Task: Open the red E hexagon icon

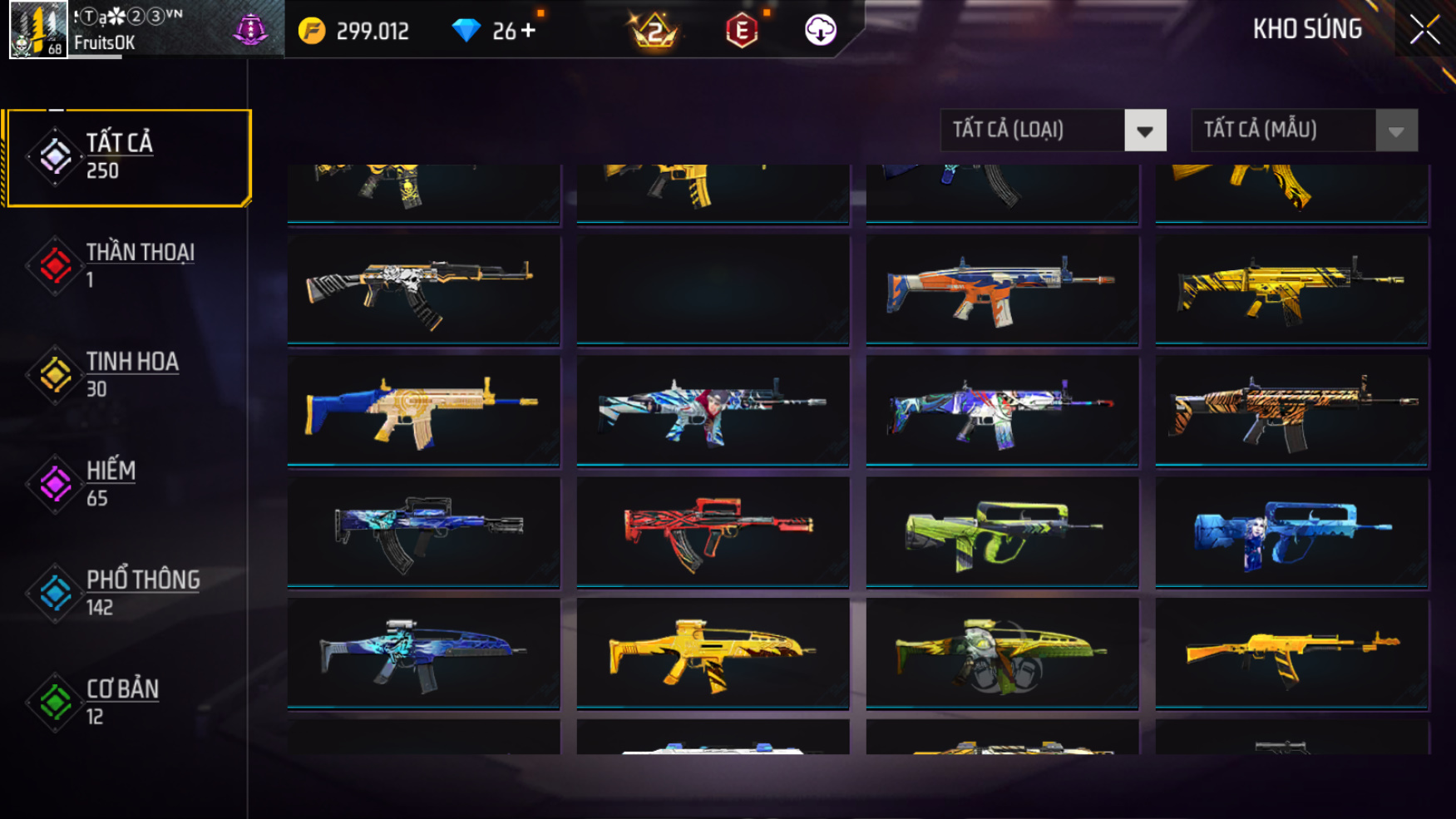Action: [741, 32]
